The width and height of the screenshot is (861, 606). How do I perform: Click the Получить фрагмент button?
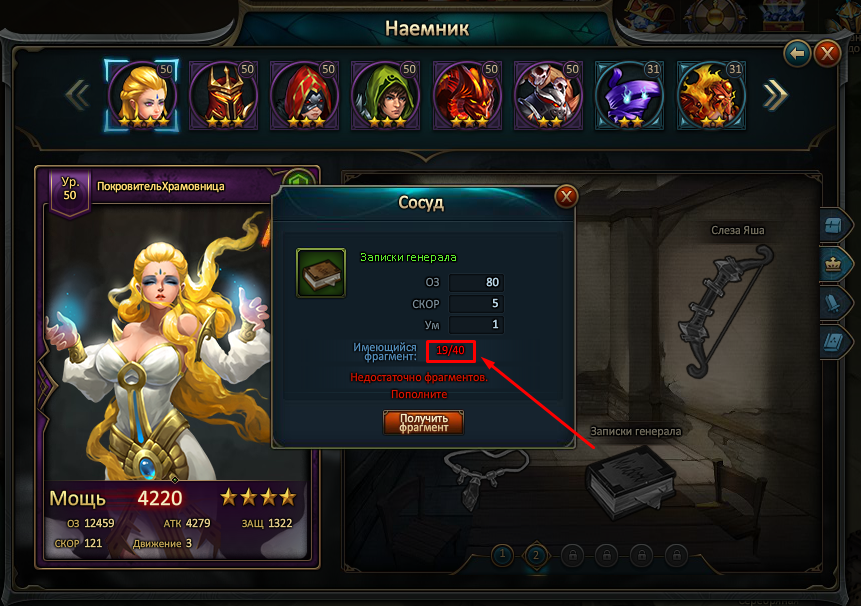pyautogui.click(x=423, y=422)
